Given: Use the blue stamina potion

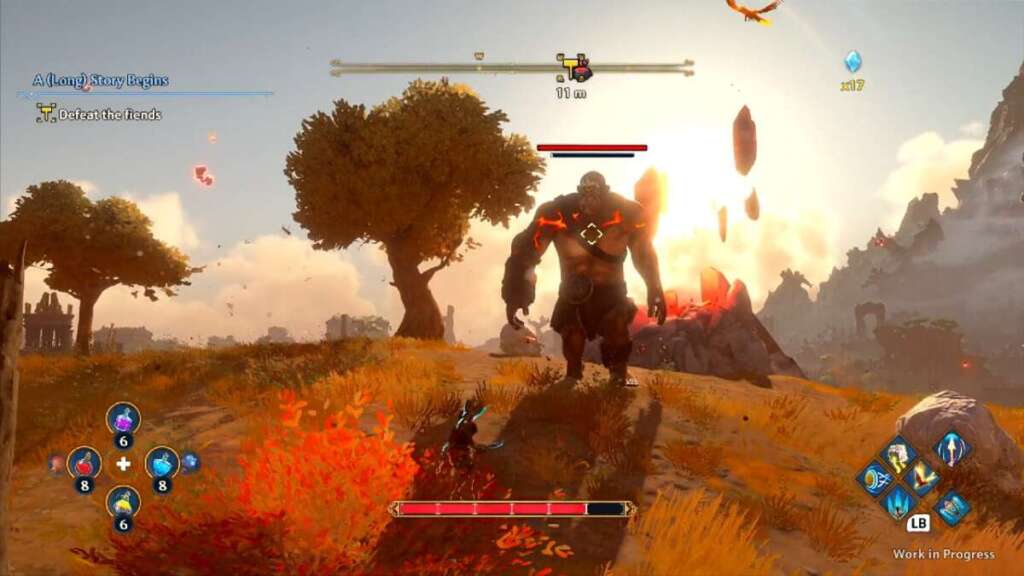Looking at the screenshot, I should (162, 462).
